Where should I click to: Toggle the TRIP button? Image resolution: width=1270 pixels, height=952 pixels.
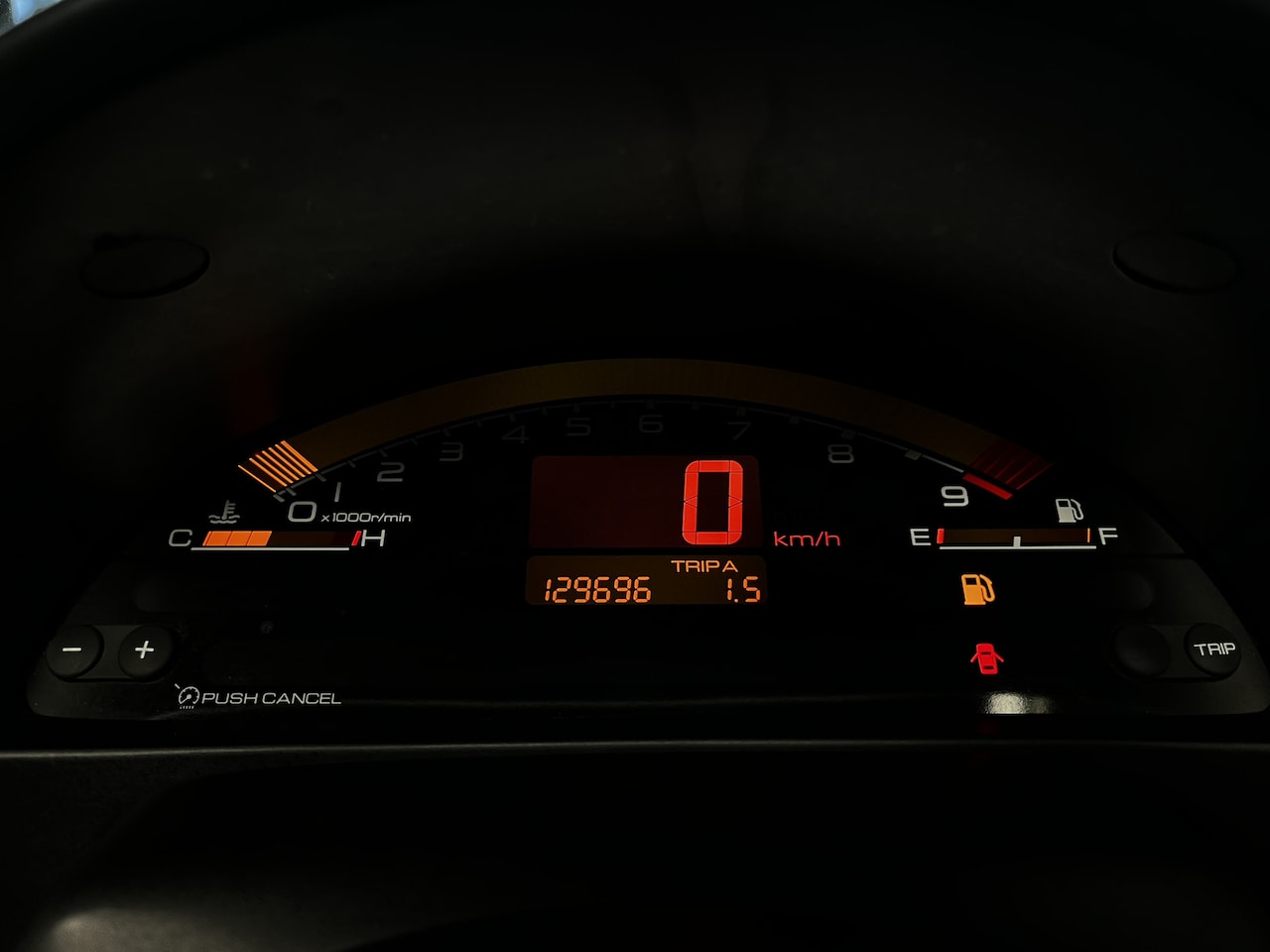(1213, 650)
